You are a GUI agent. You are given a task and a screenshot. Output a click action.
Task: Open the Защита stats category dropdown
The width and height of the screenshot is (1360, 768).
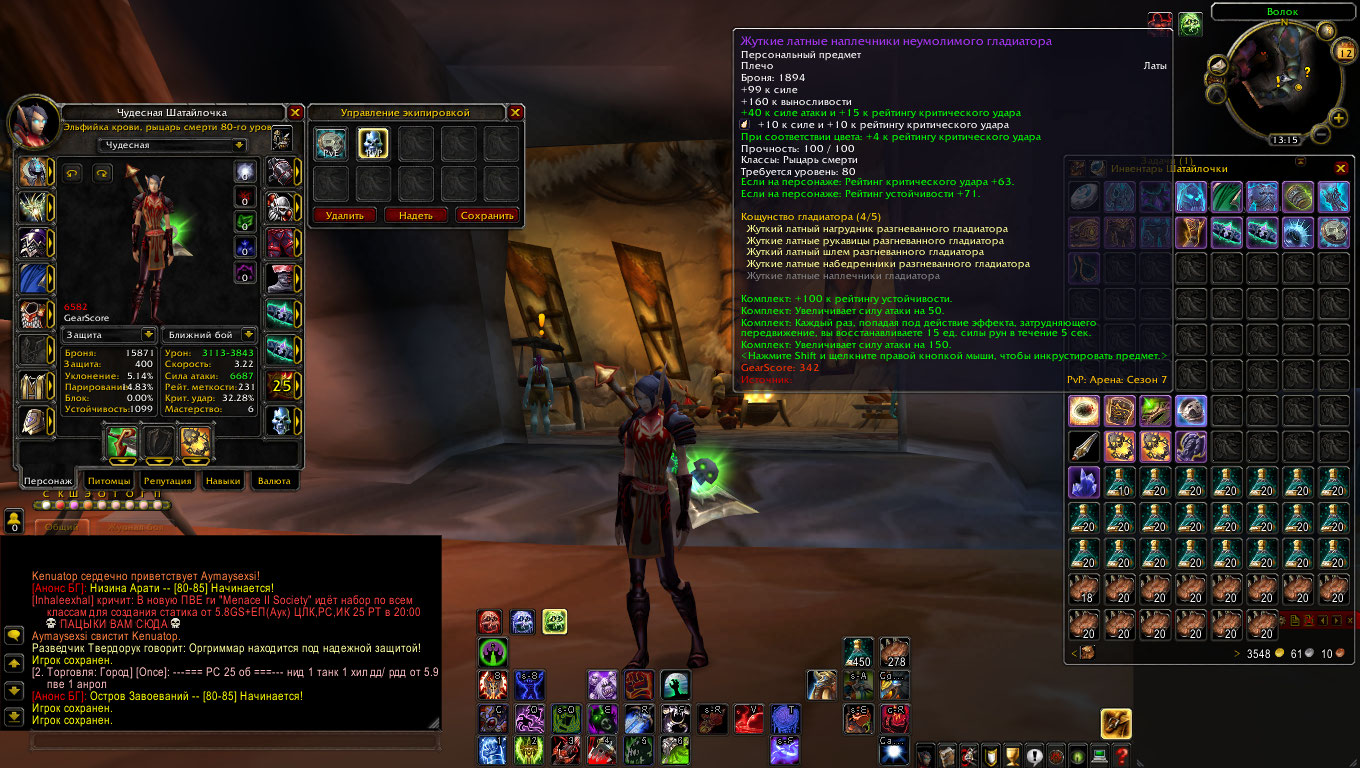click(149, 335)
